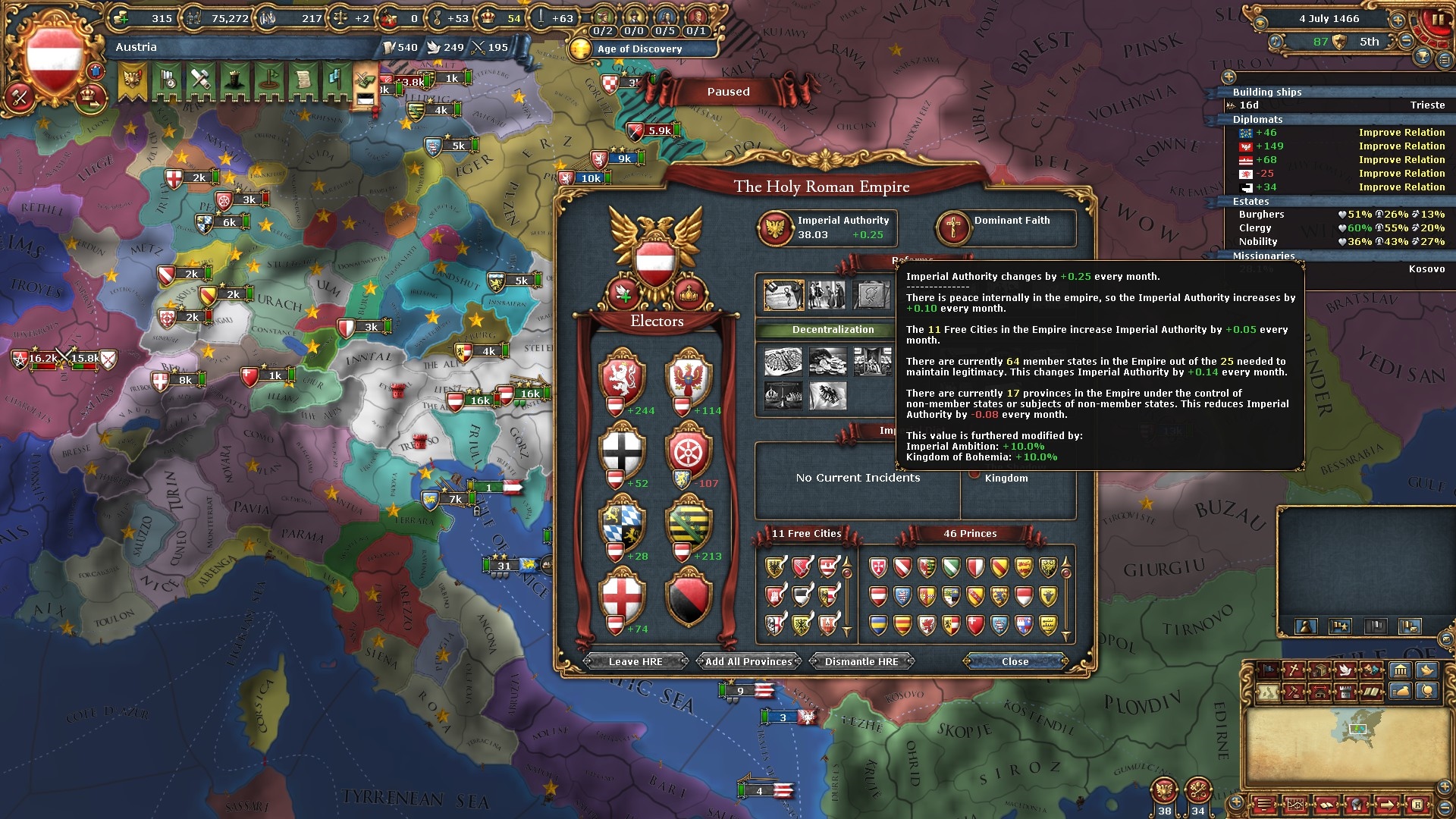Click the Leave HRE button
This screenshot has height=819, width=1456.
point(635,661)
